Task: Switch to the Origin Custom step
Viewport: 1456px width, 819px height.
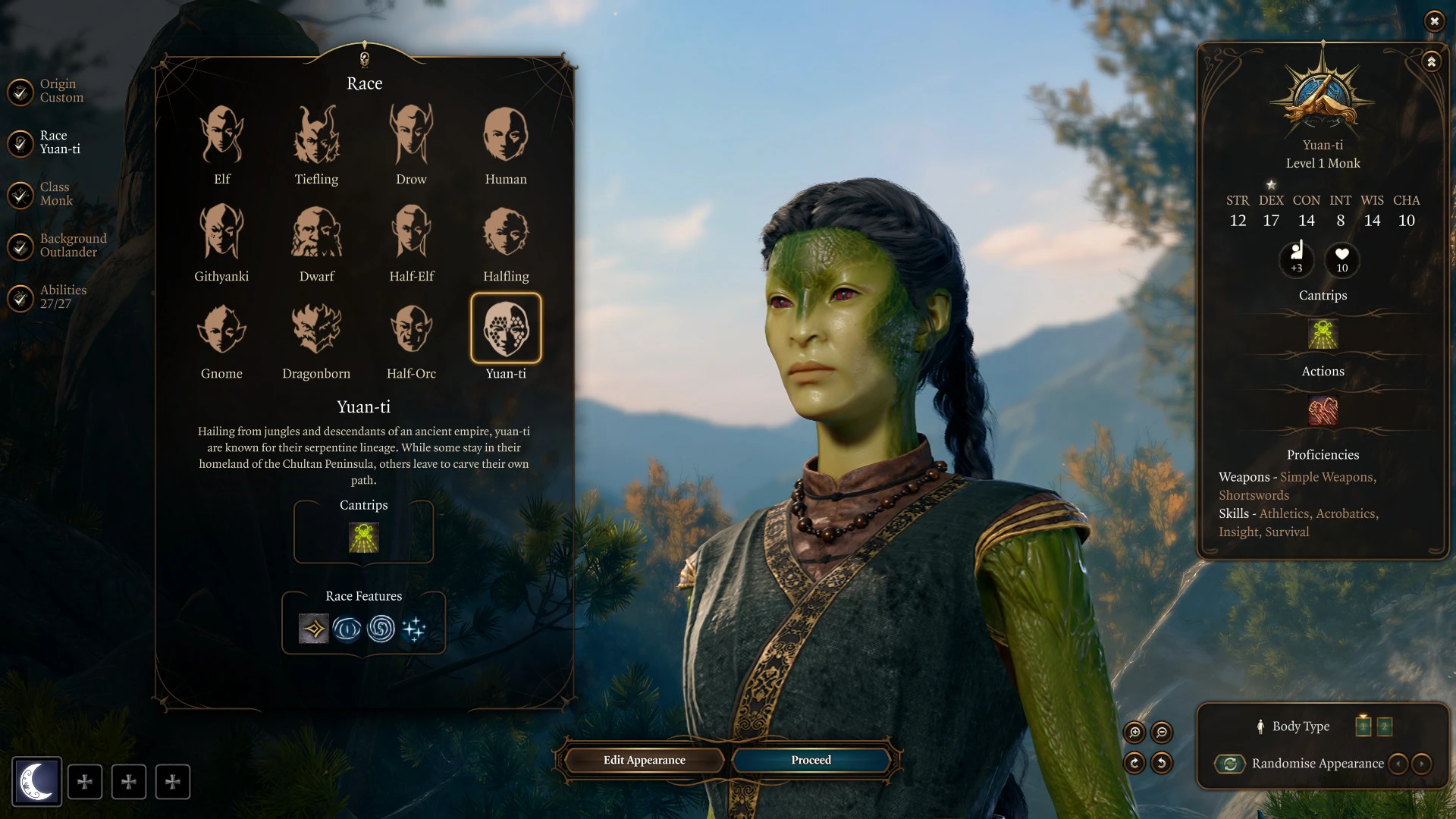Action: click(61, 91)
